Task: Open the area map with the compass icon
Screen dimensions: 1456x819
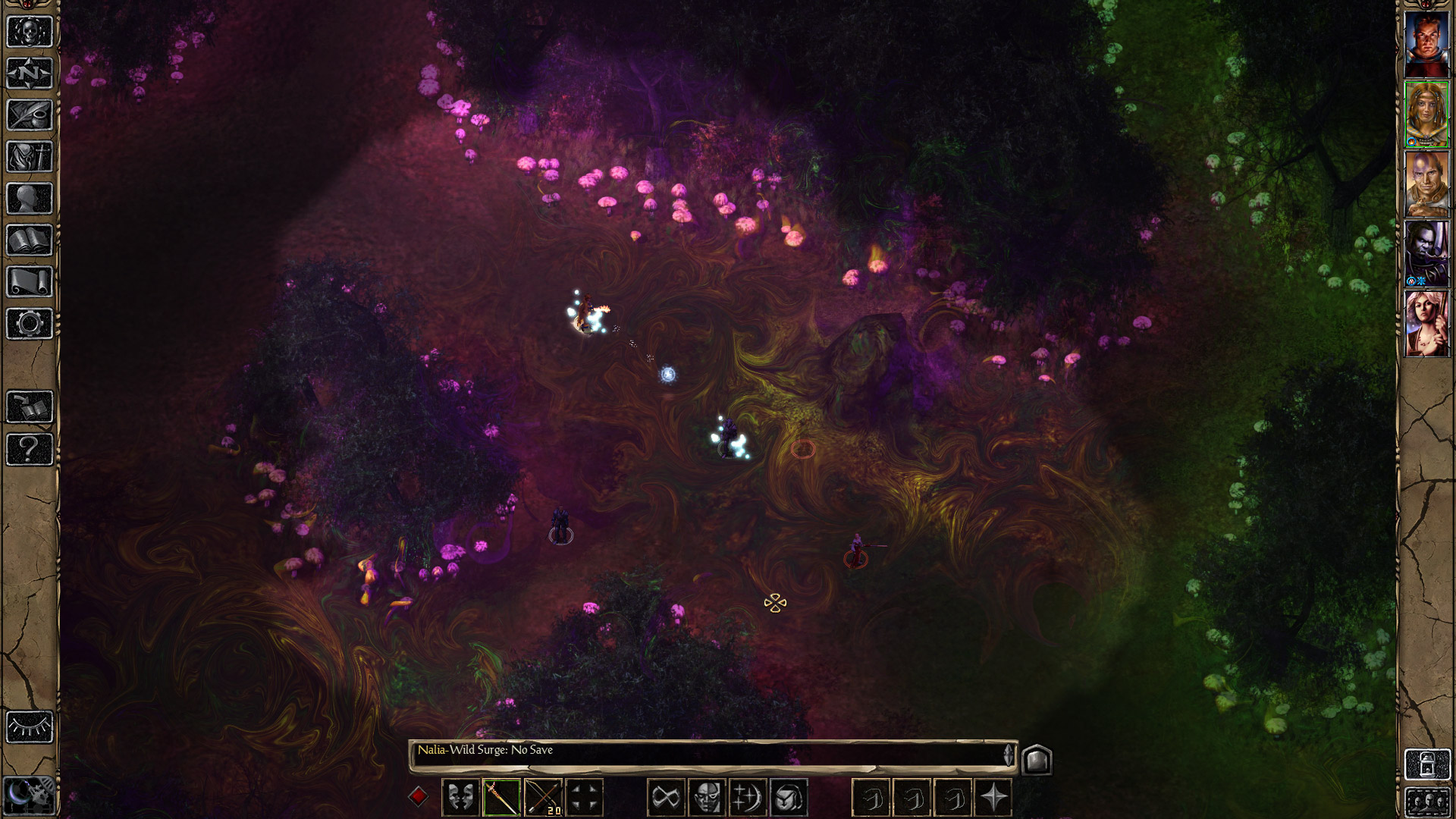Action: pos(30,74)
